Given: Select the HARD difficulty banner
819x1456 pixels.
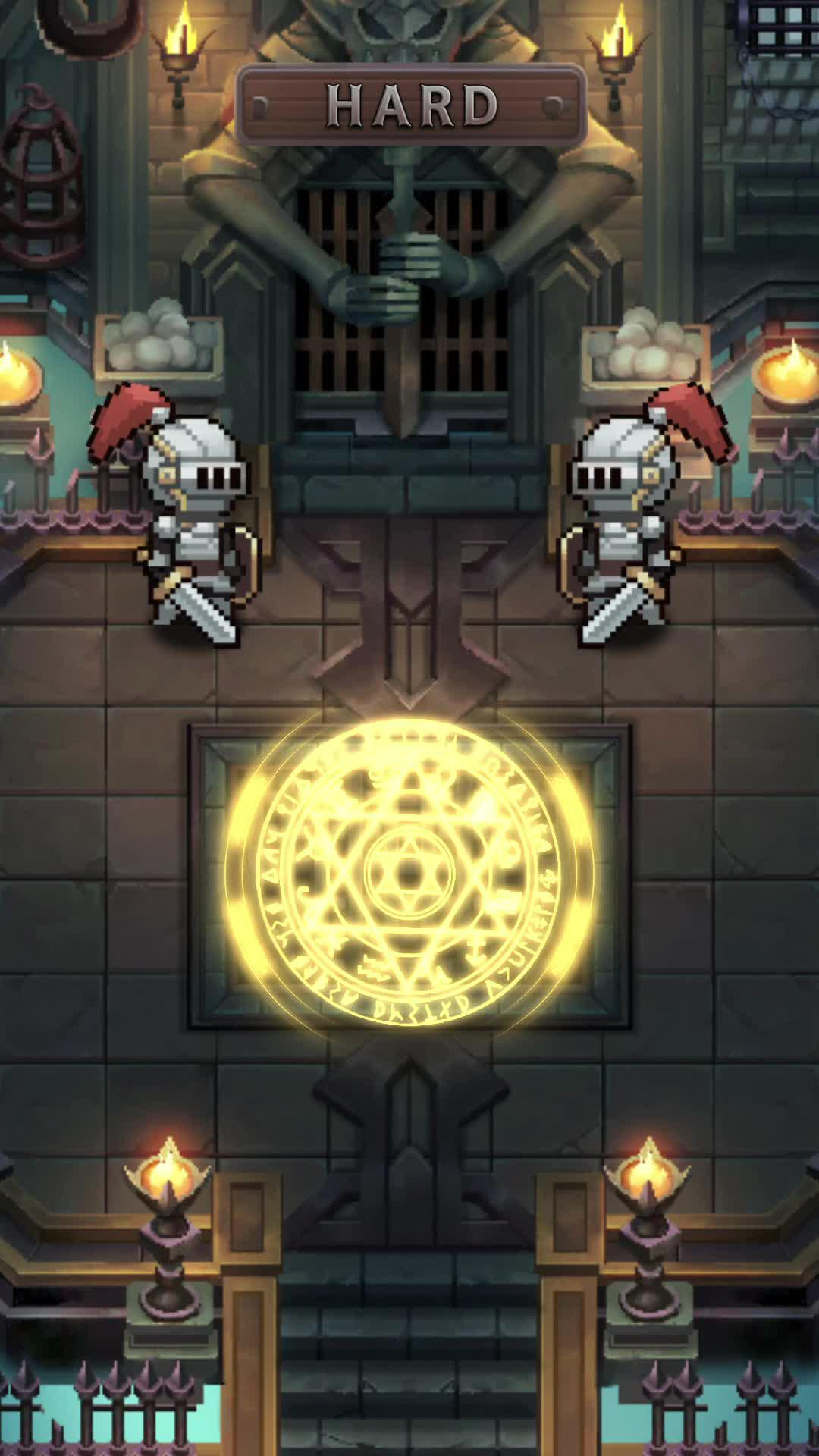Looking at the screenshot, I should click(411, 105).
